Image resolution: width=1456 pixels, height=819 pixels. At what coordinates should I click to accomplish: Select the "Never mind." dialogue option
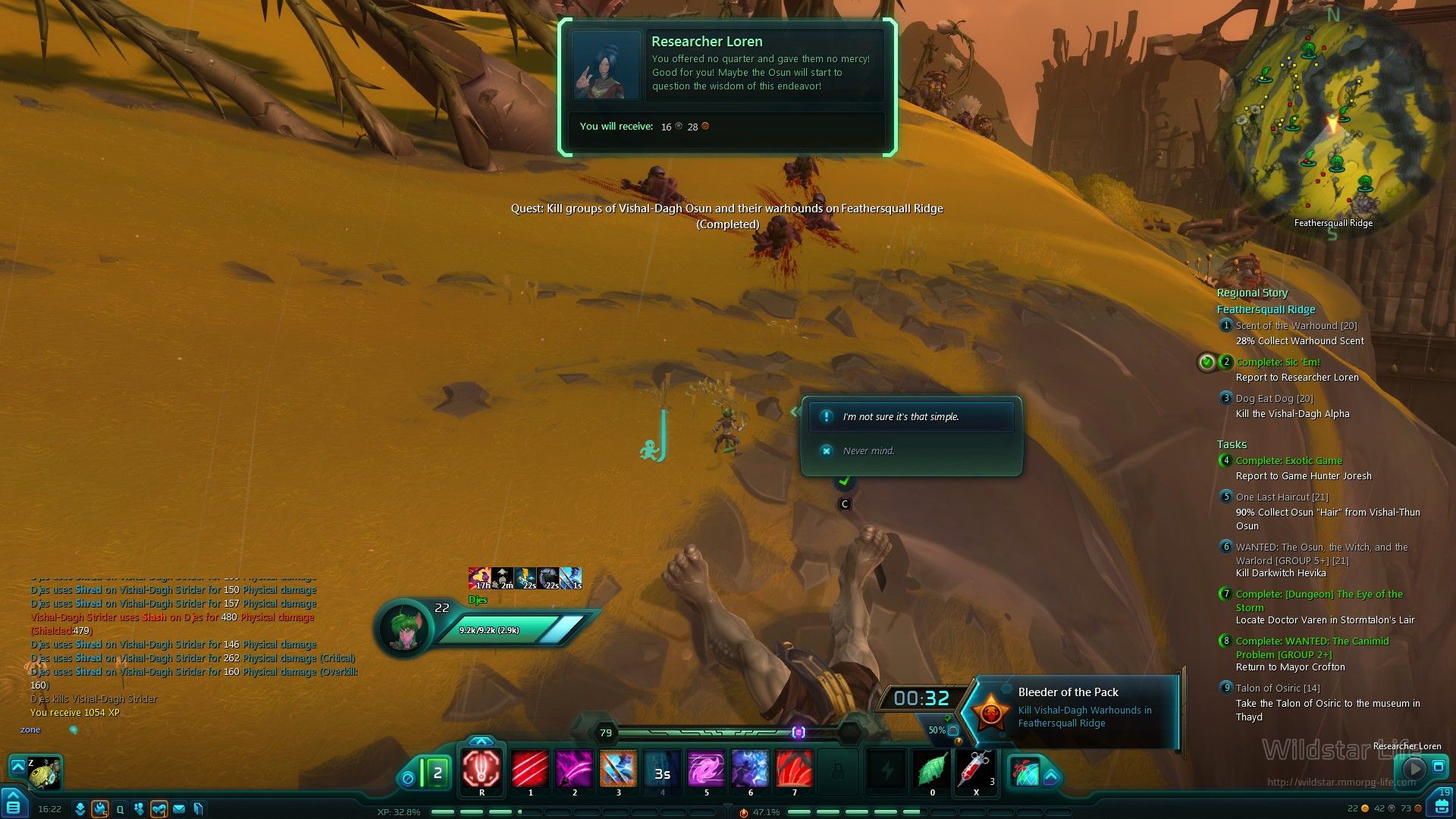coord(868,451)
